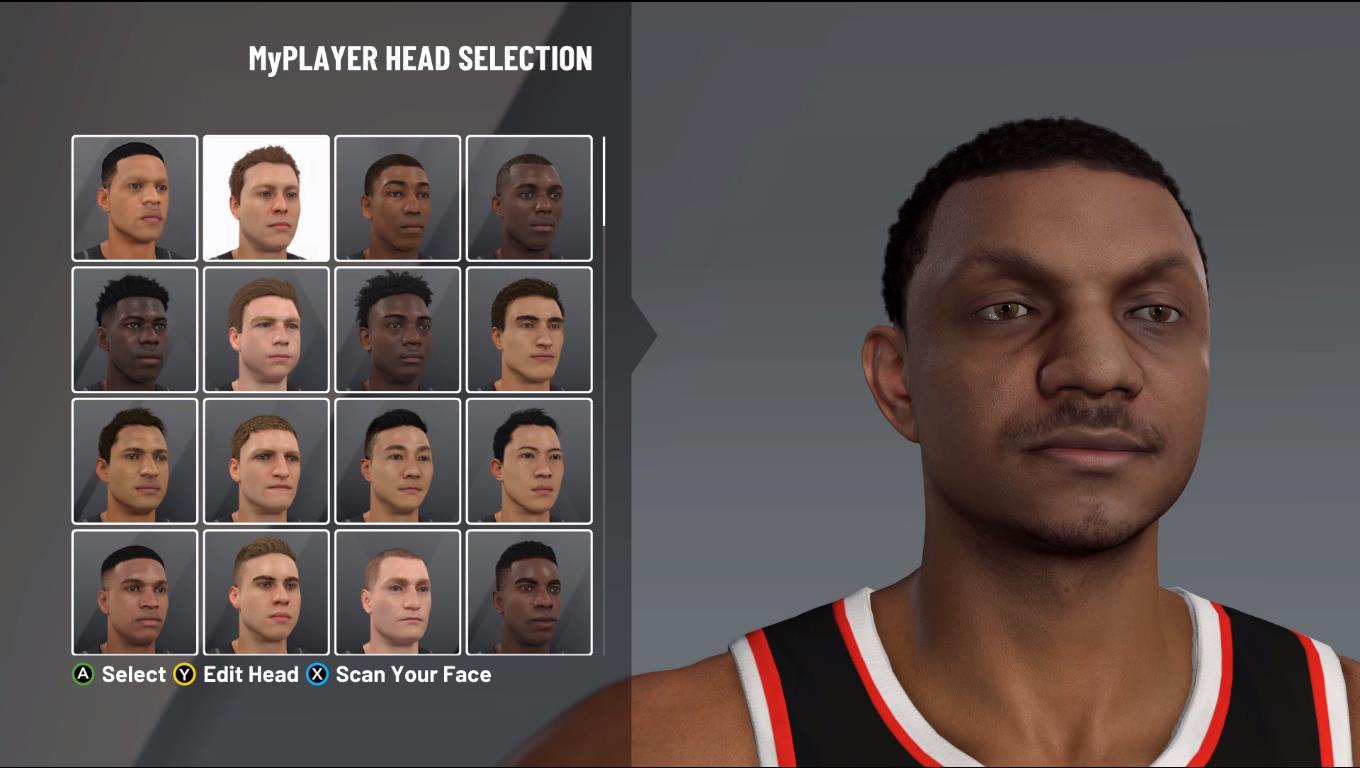This screenshot has width=1360, height=768.
Task: Click the yellow Y button icon
Action: tap(184, 675)
